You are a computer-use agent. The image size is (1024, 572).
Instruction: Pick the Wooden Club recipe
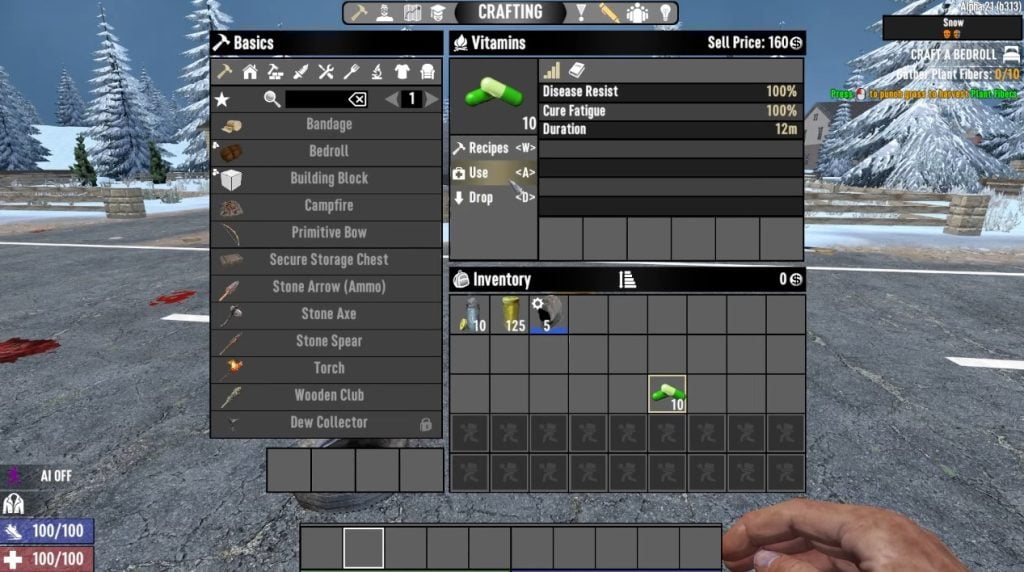point(327,395)
